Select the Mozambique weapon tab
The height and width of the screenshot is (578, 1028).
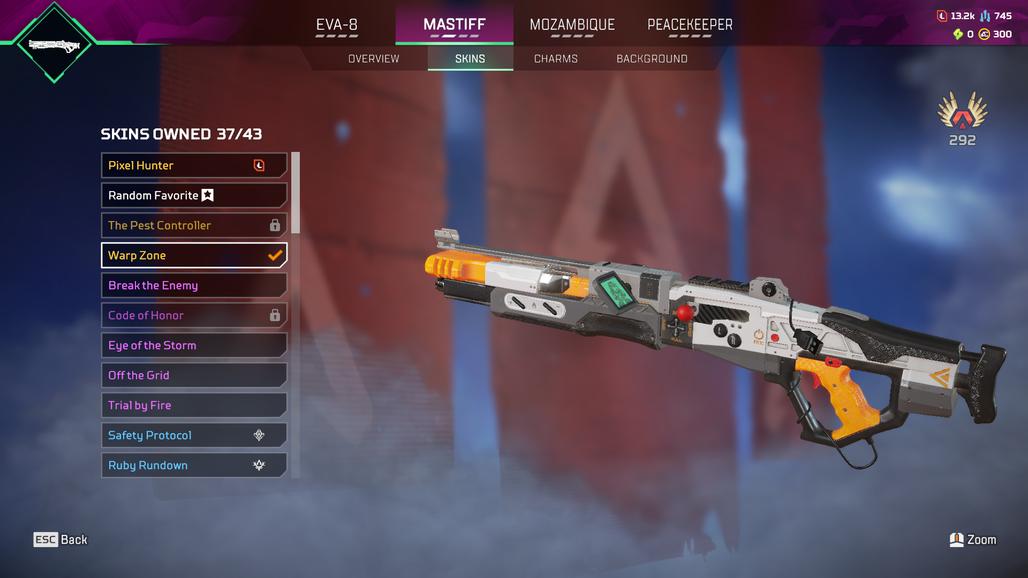572,25
